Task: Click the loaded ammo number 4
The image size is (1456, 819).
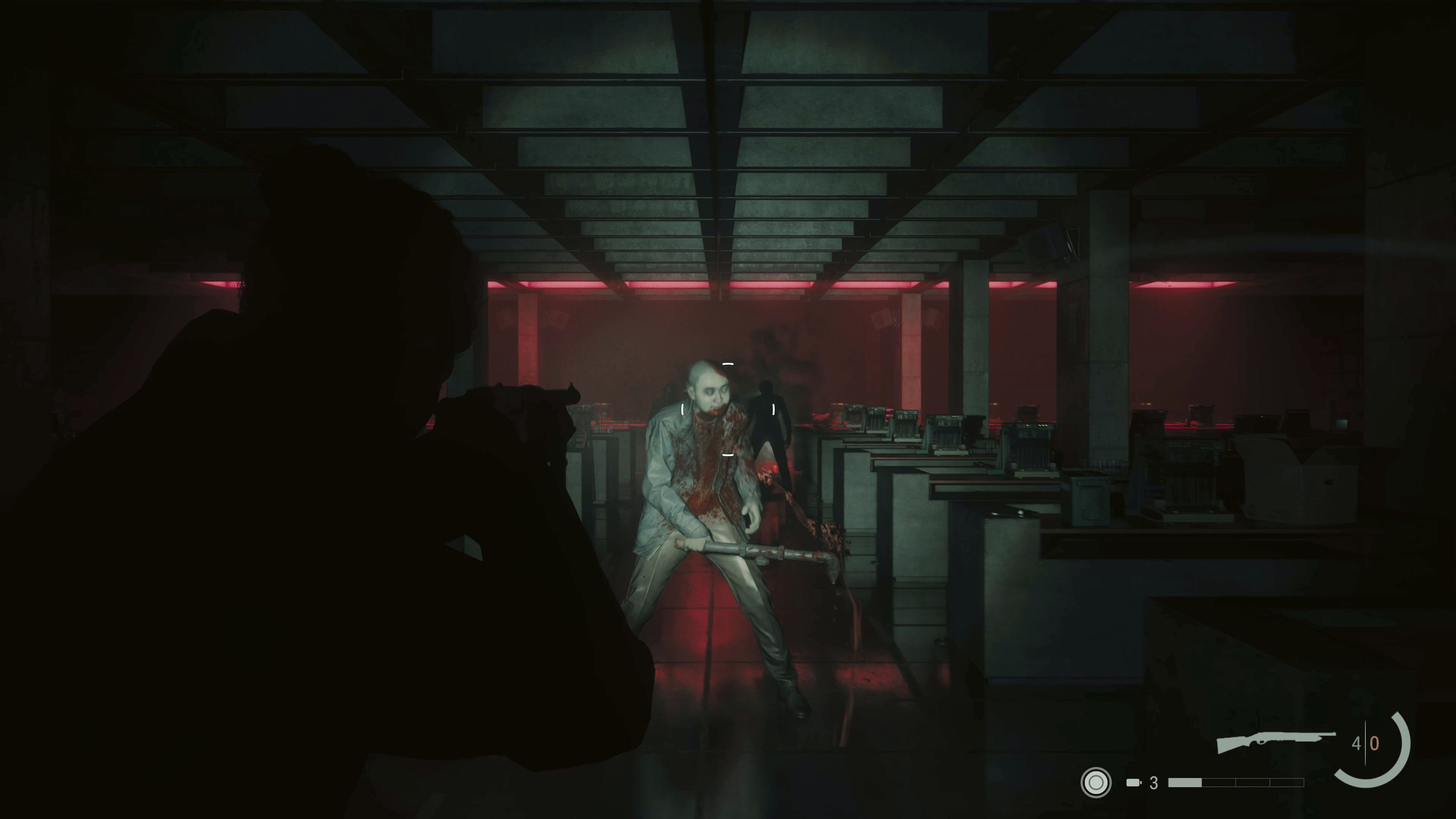Action: pyautogui.click(x=1357, y=743)
